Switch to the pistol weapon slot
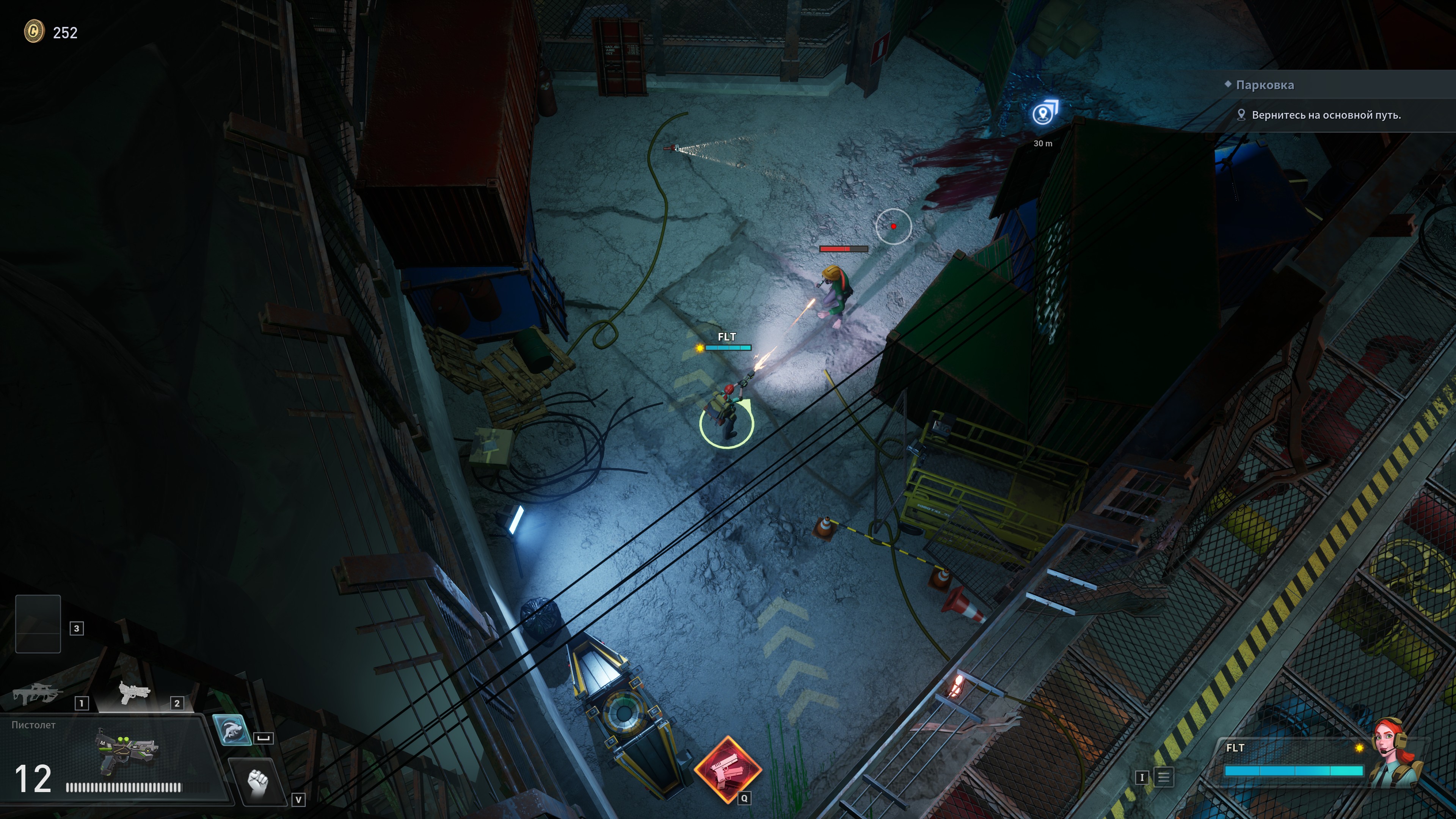The image size is (1456, 819). 135,692
